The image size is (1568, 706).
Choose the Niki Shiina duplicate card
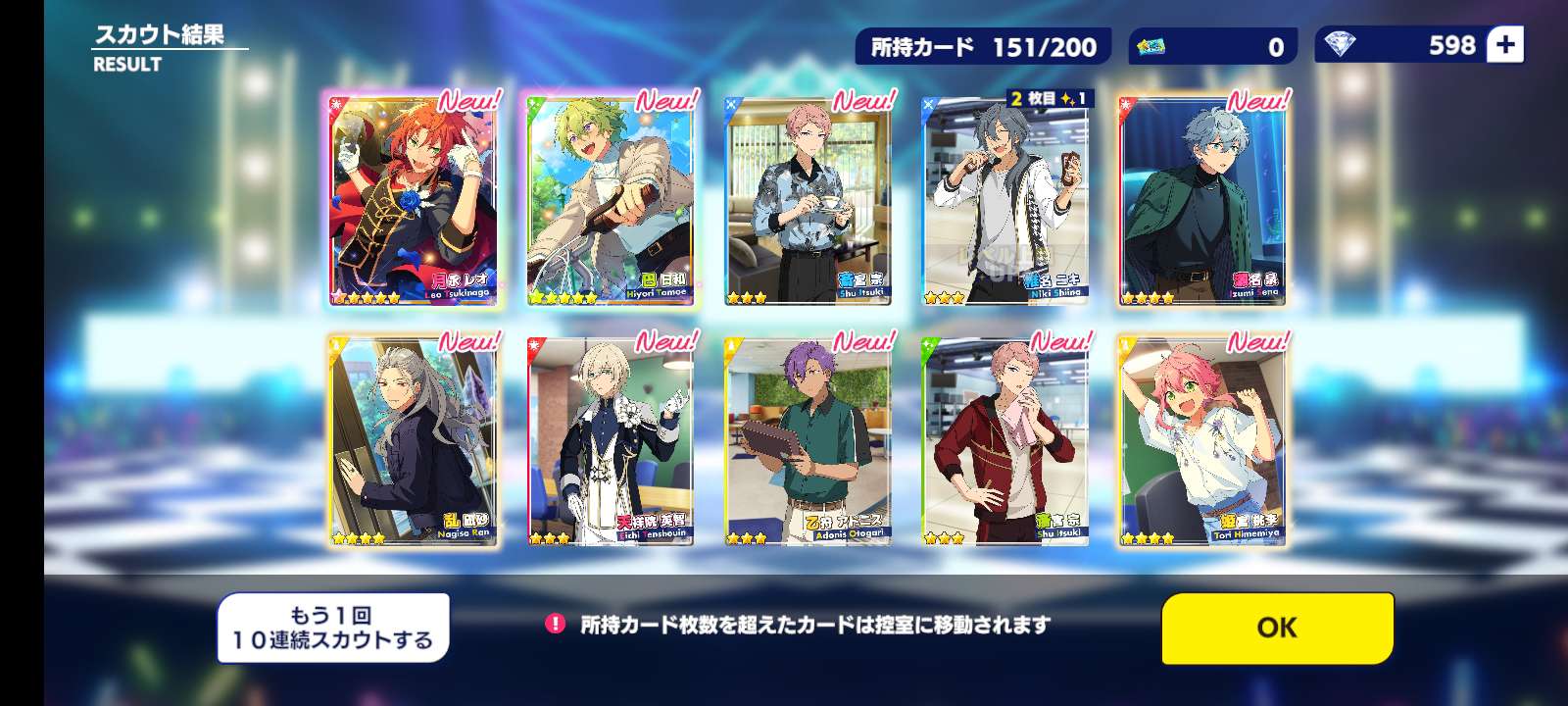[1005, 201]
